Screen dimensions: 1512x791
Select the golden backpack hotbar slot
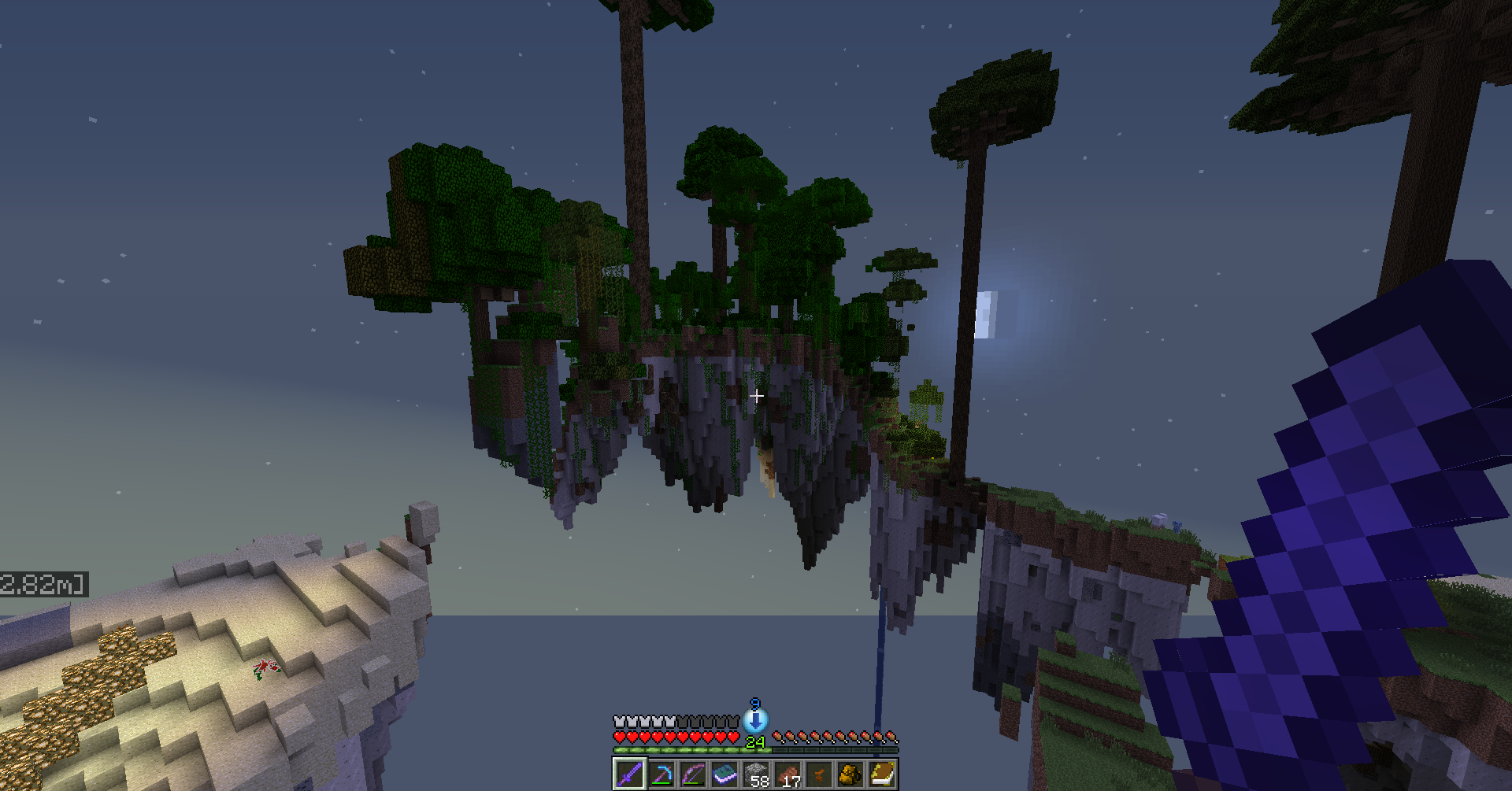(850, 774)
